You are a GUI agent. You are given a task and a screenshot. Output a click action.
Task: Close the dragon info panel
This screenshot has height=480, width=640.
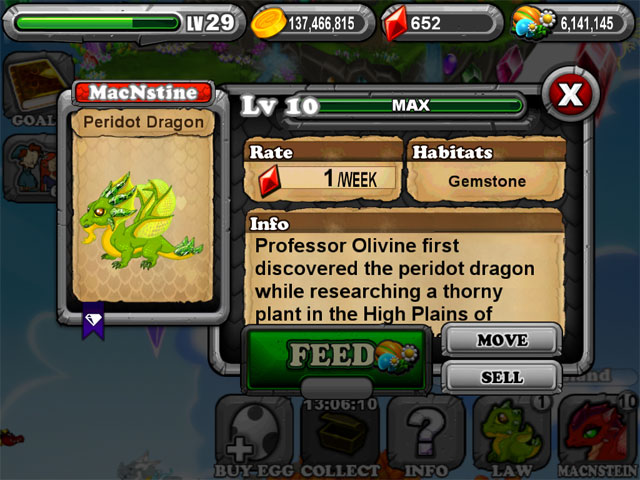[x=569, y=95]
